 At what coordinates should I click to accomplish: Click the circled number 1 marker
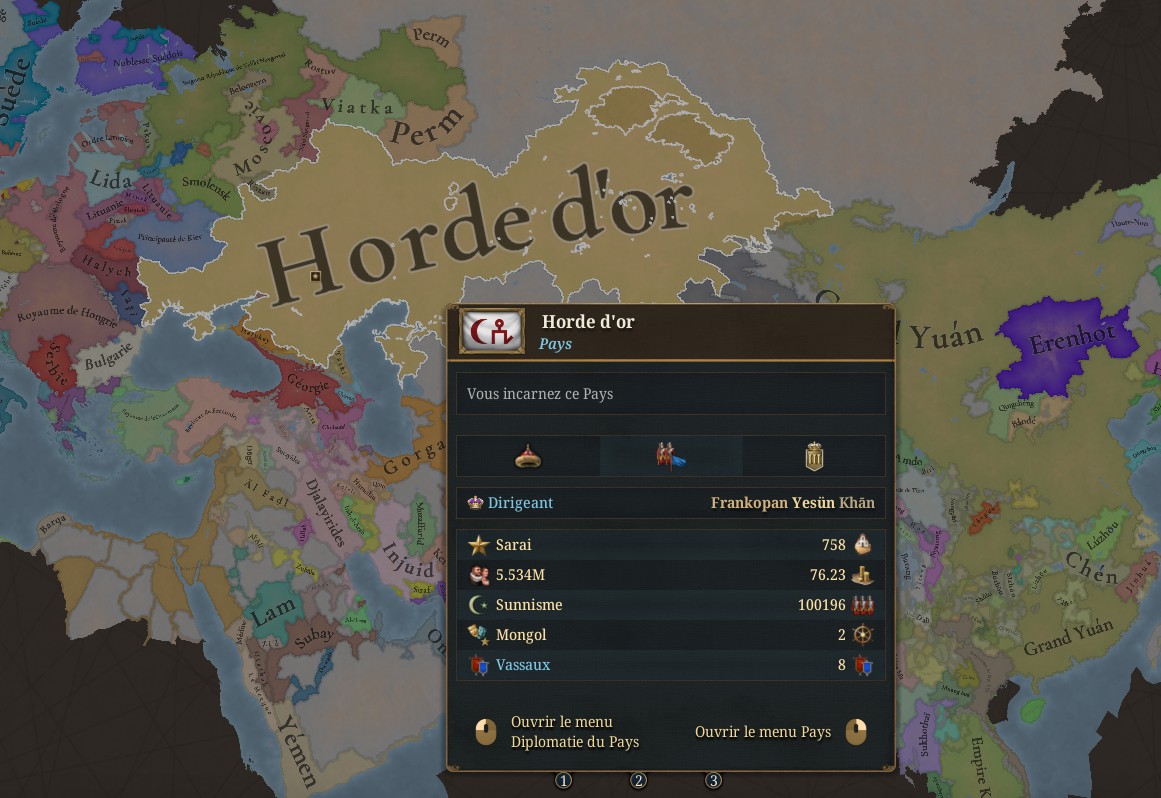[x=564, y=780]
